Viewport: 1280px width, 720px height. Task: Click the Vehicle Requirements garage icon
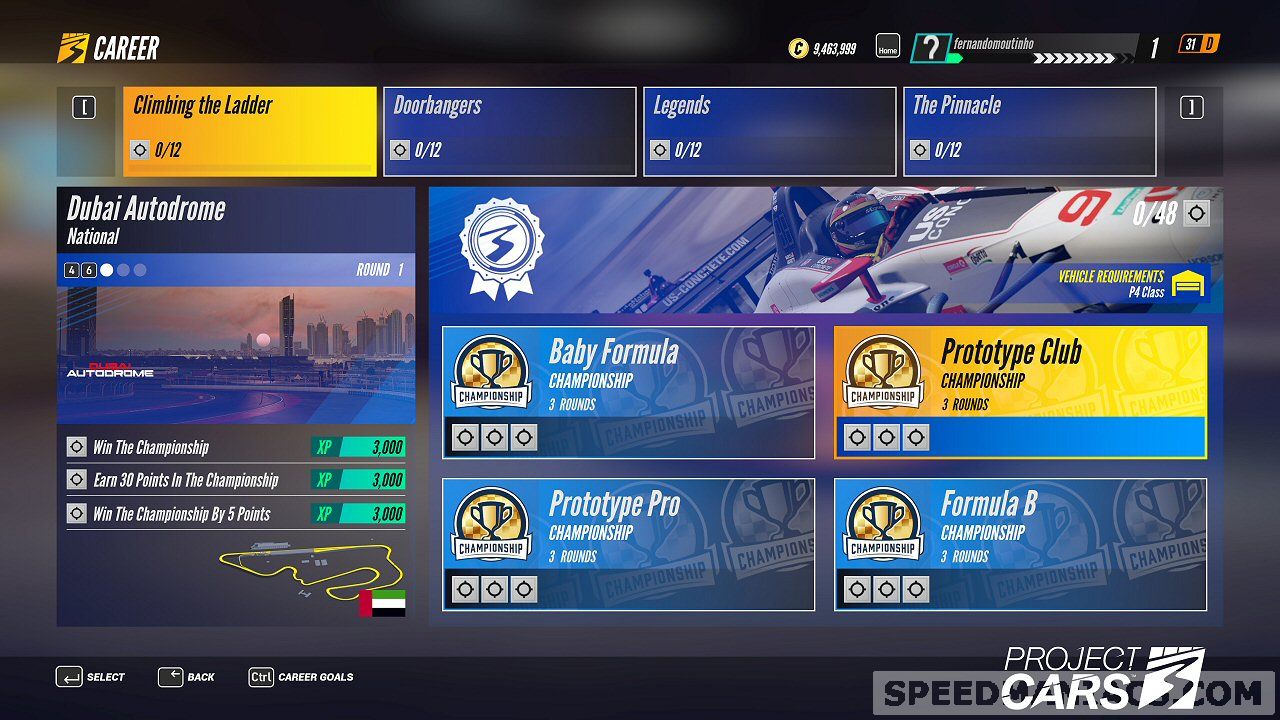click(1189, 284)
